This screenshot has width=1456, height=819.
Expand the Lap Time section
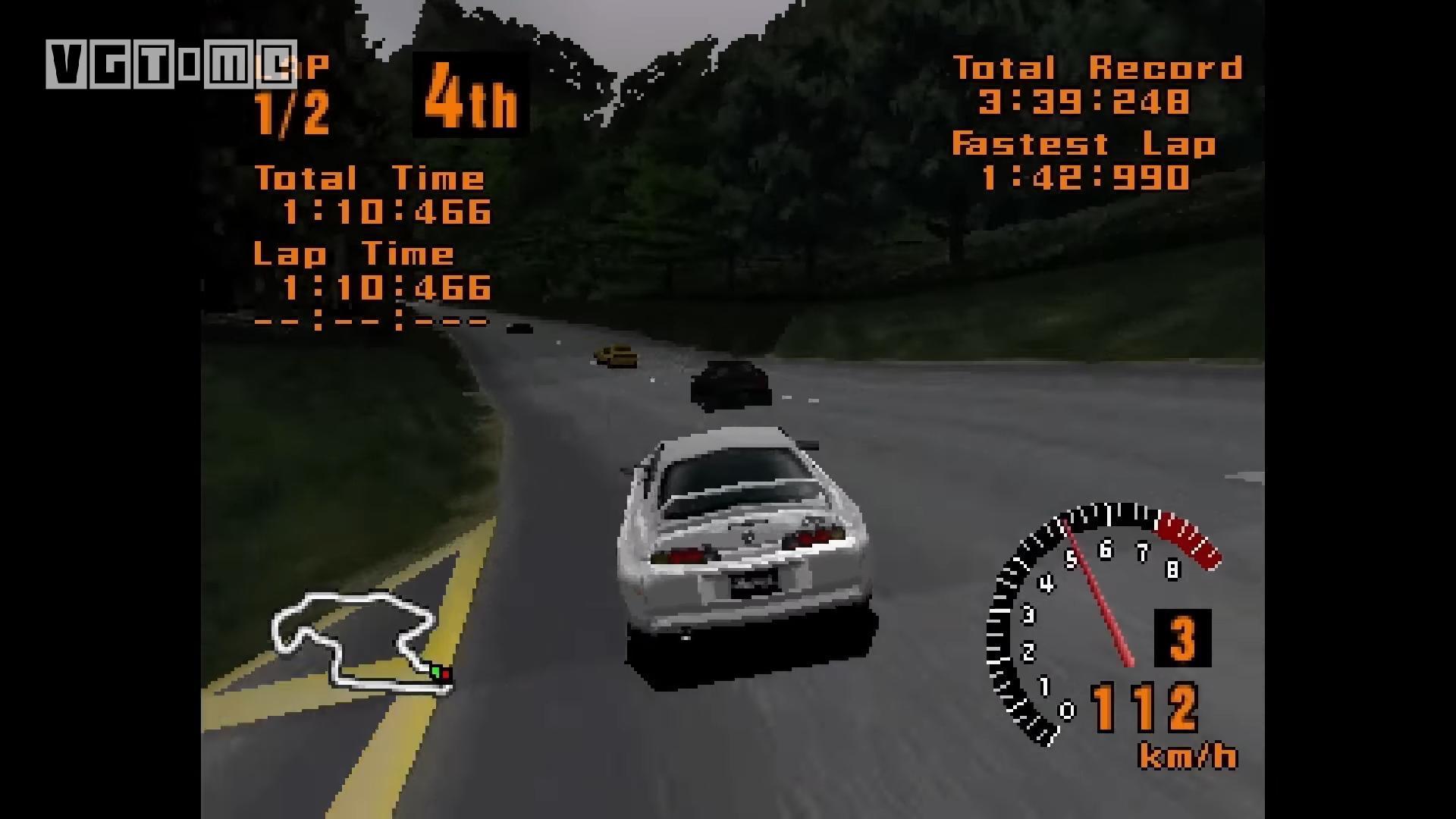(353, 254)
